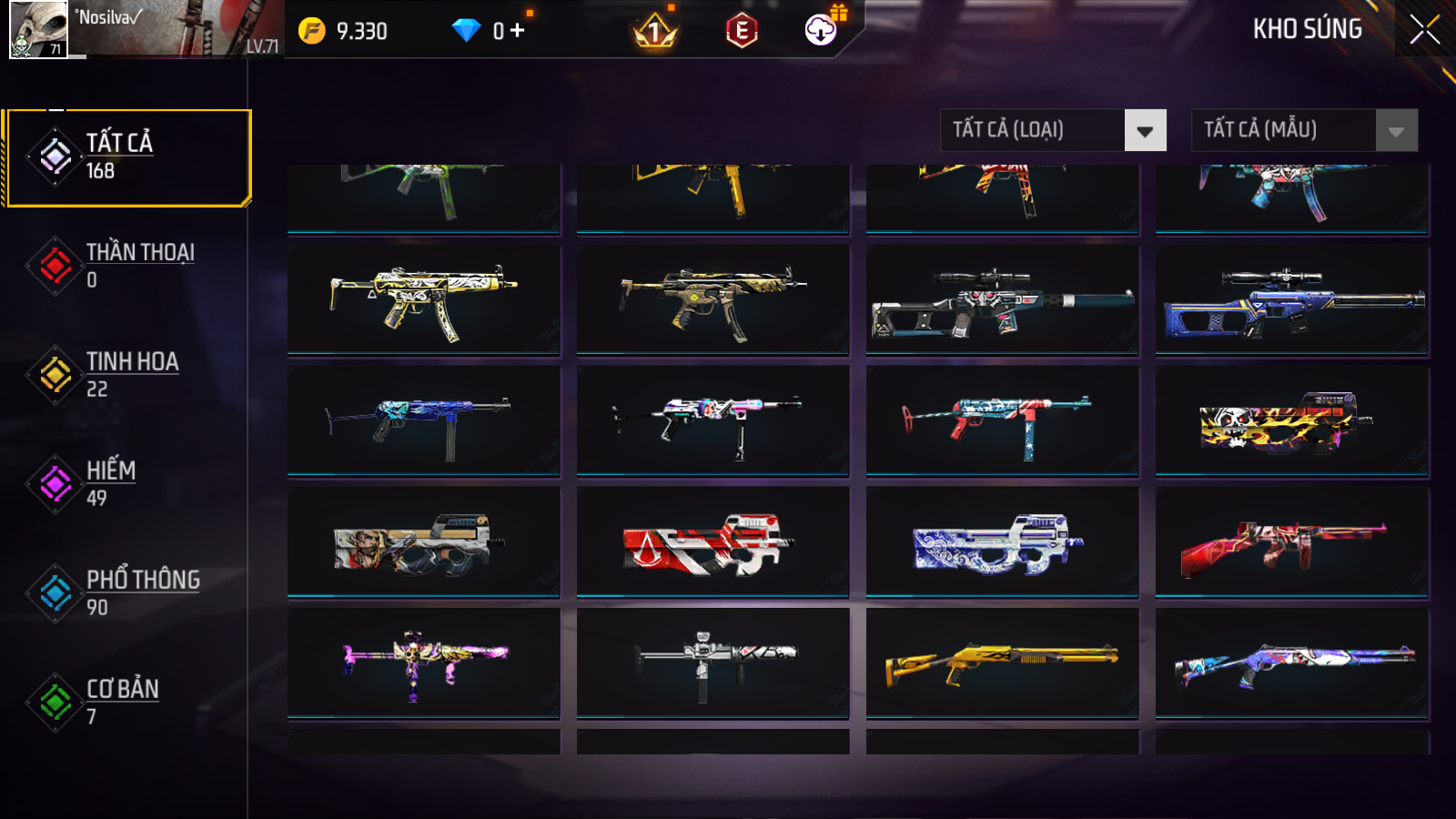The image size is (1456, 819).
Task: Select the Tất Cả category tab
Action: tap(127, 157)
